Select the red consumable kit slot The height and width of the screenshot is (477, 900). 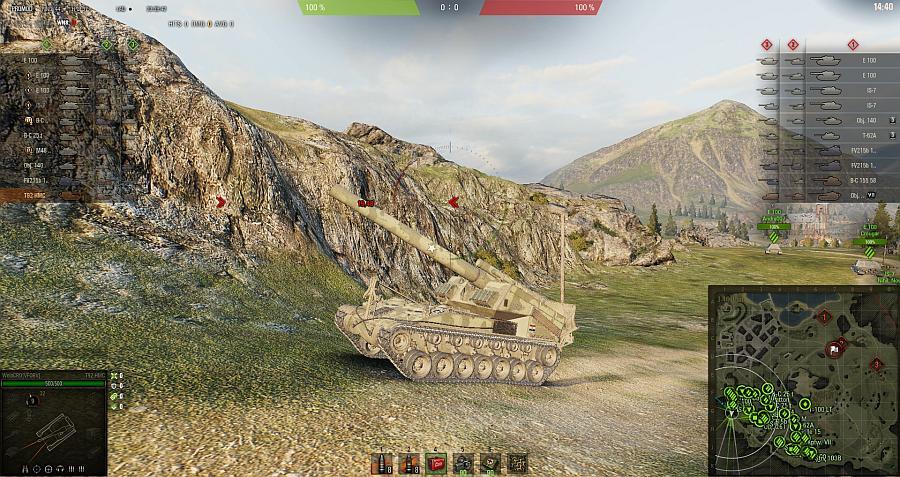tap(435, 462)
